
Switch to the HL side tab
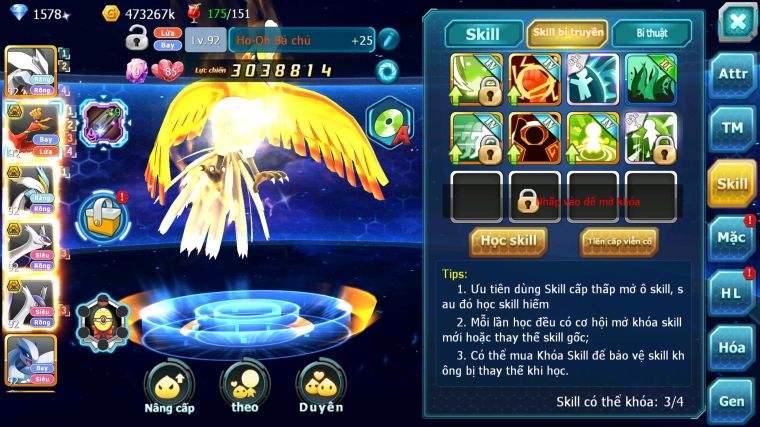tap(732, 292)
